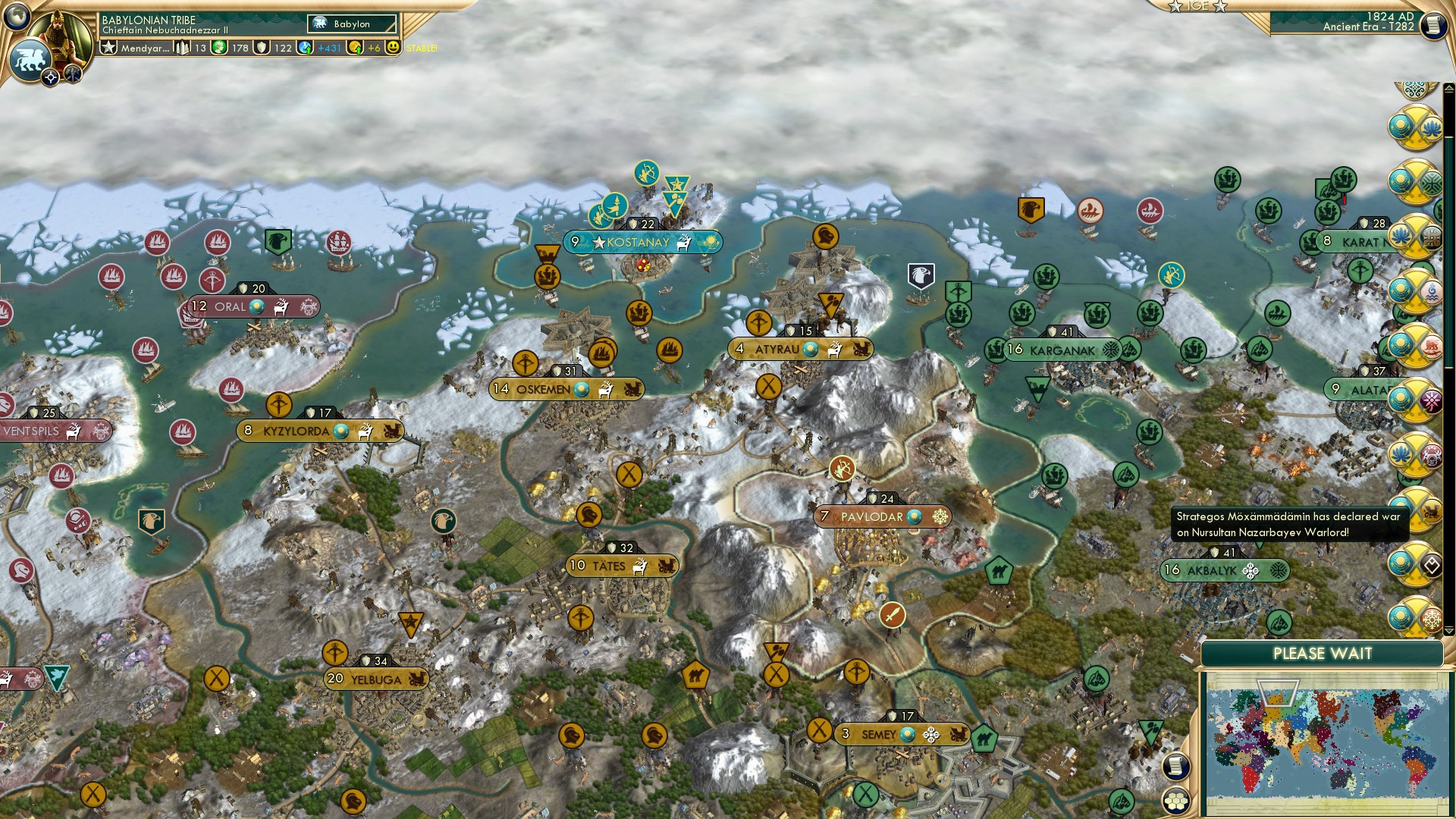
Task: Select the Kostanay capital city banner
Action: [x=642, y=243]
